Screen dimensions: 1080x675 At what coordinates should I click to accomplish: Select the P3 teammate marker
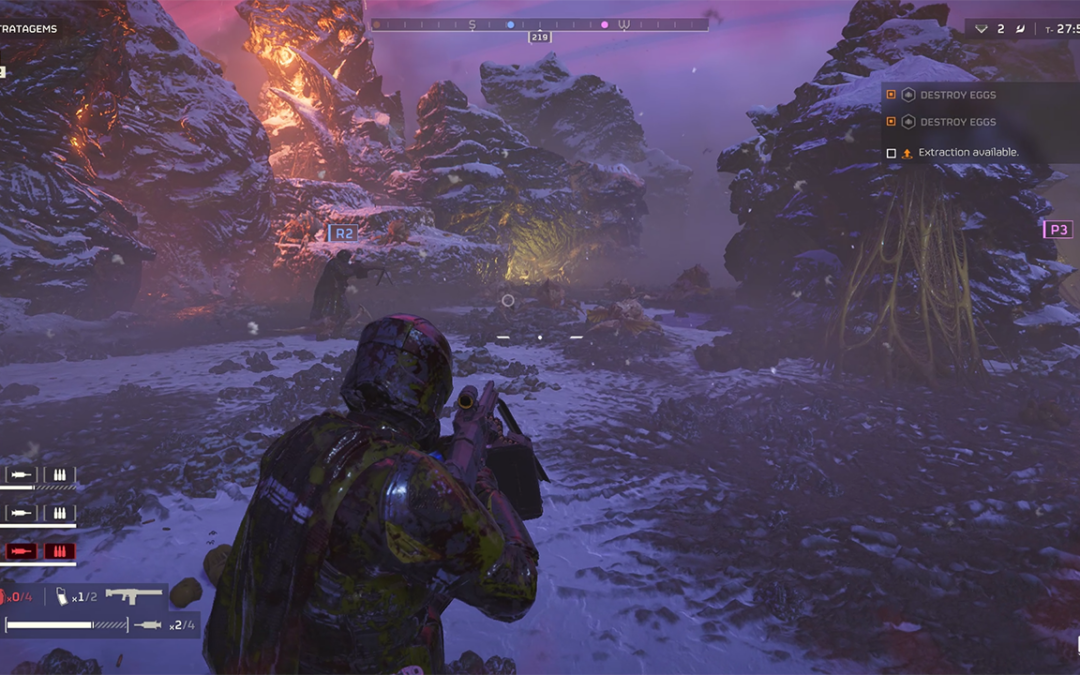1057,230
